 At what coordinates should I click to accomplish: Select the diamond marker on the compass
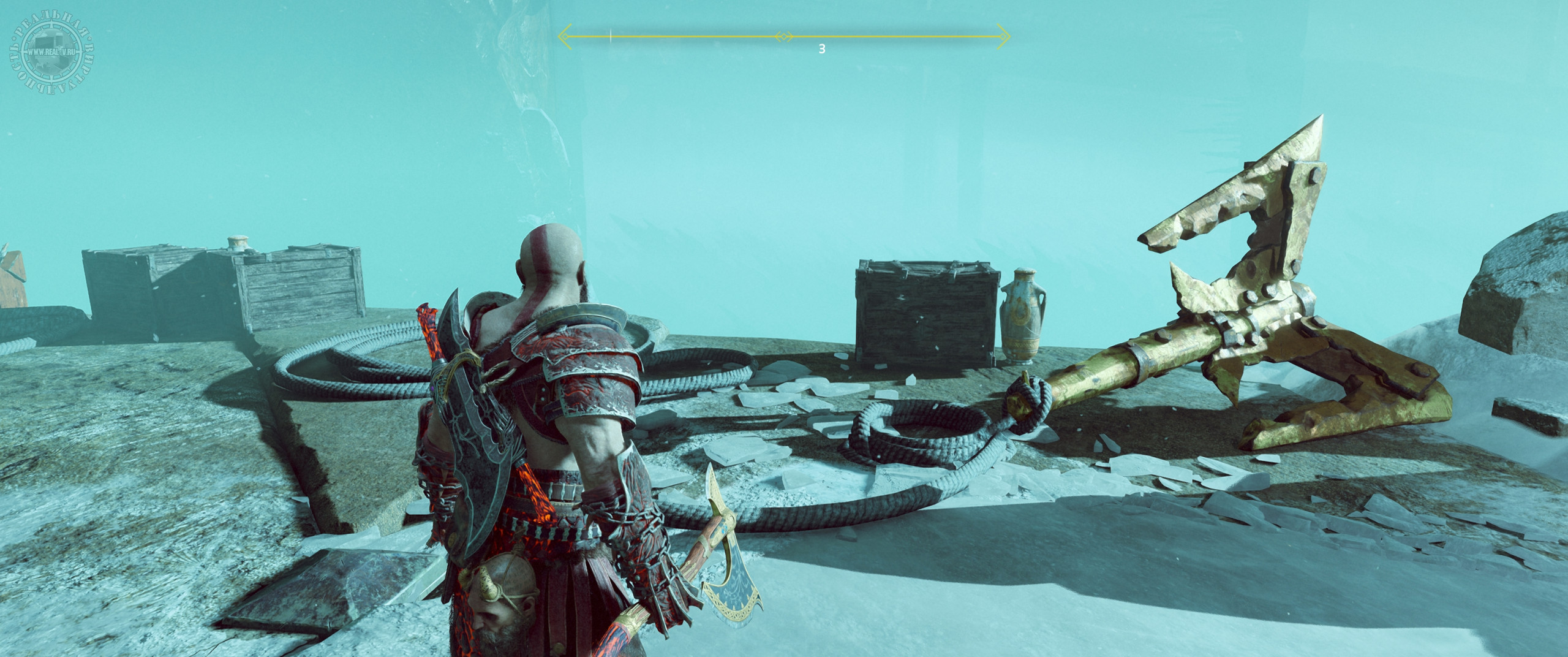pyautogui.click(x=783, y=37)
